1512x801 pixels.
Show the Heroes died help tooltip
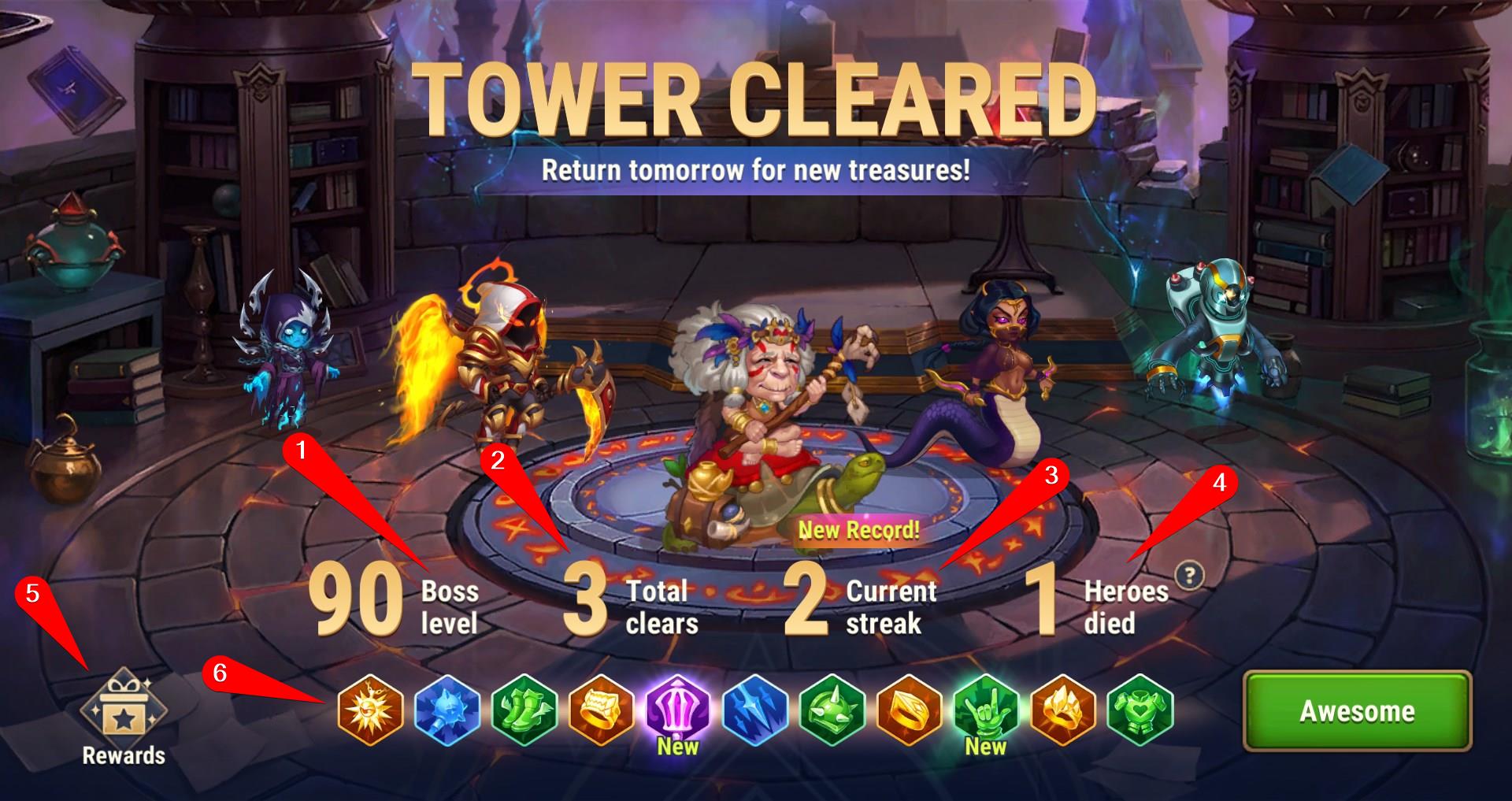pos(1189,577)
